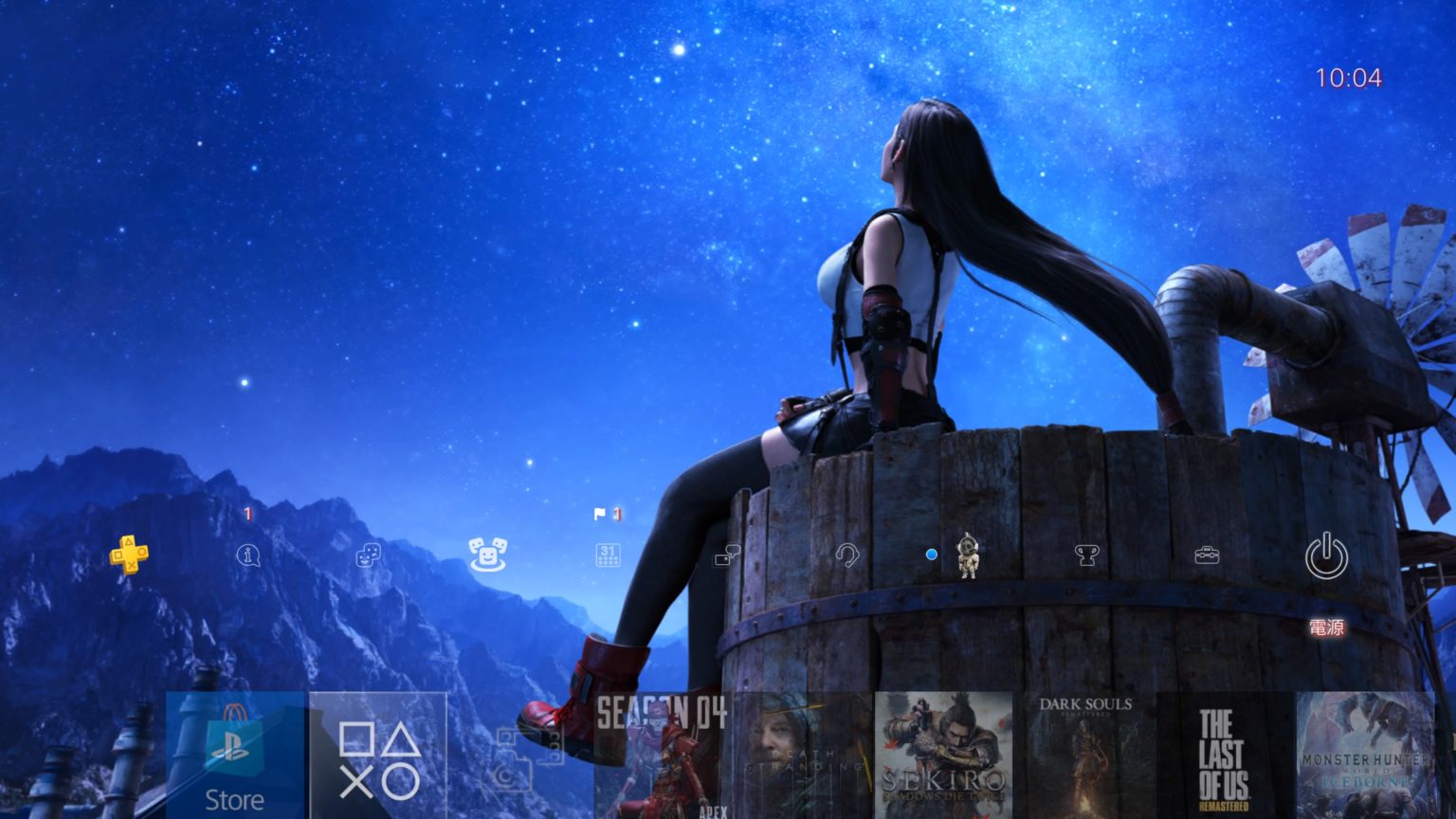Screen dimensions: 1456x819
Task: Launch the Monster Hunter World Iceborne tile
Action: (x=1366, y=755)
